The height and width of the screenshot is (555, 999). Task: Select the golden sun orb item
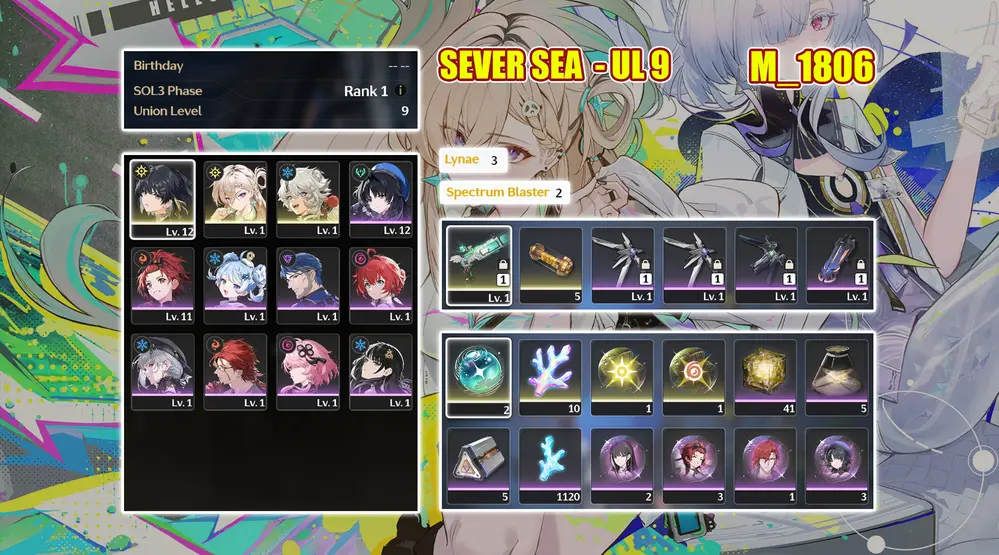pyautogui.click(x=622, y=375)
